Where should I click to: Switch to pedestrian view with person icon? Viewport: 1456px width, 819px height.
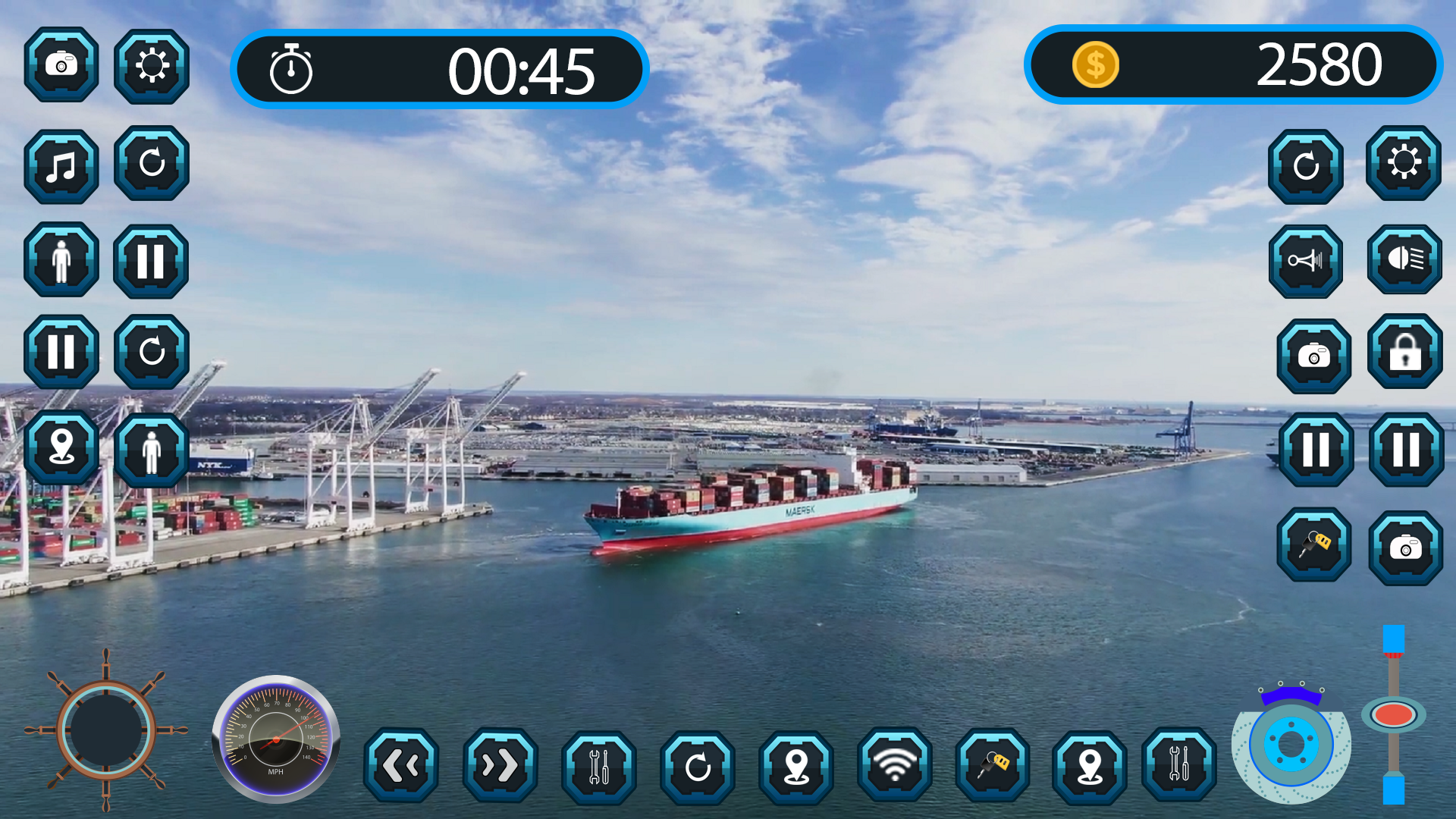[61, 262]
